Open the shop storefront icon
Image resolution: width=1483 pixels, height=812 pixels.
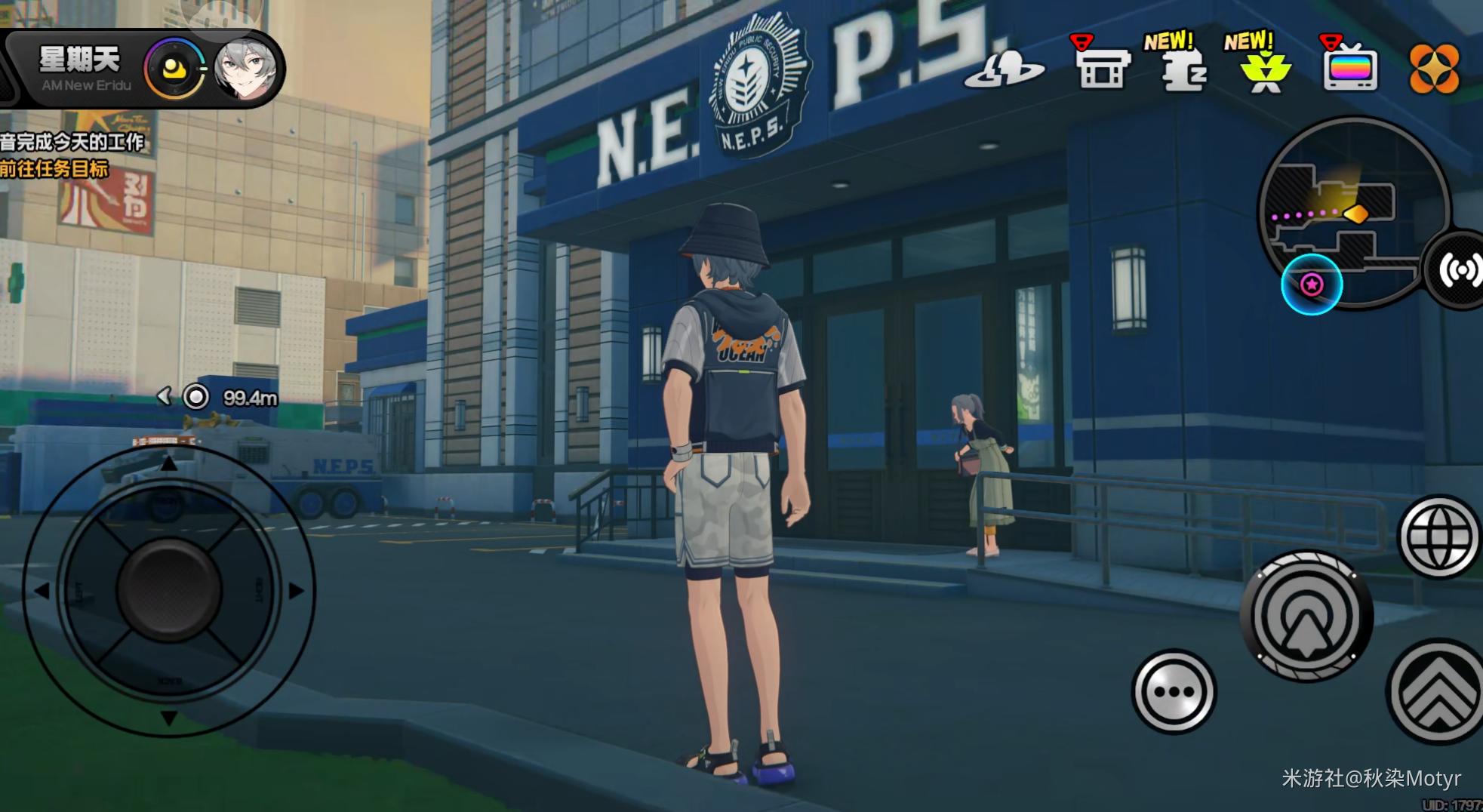pos(1102,68)
